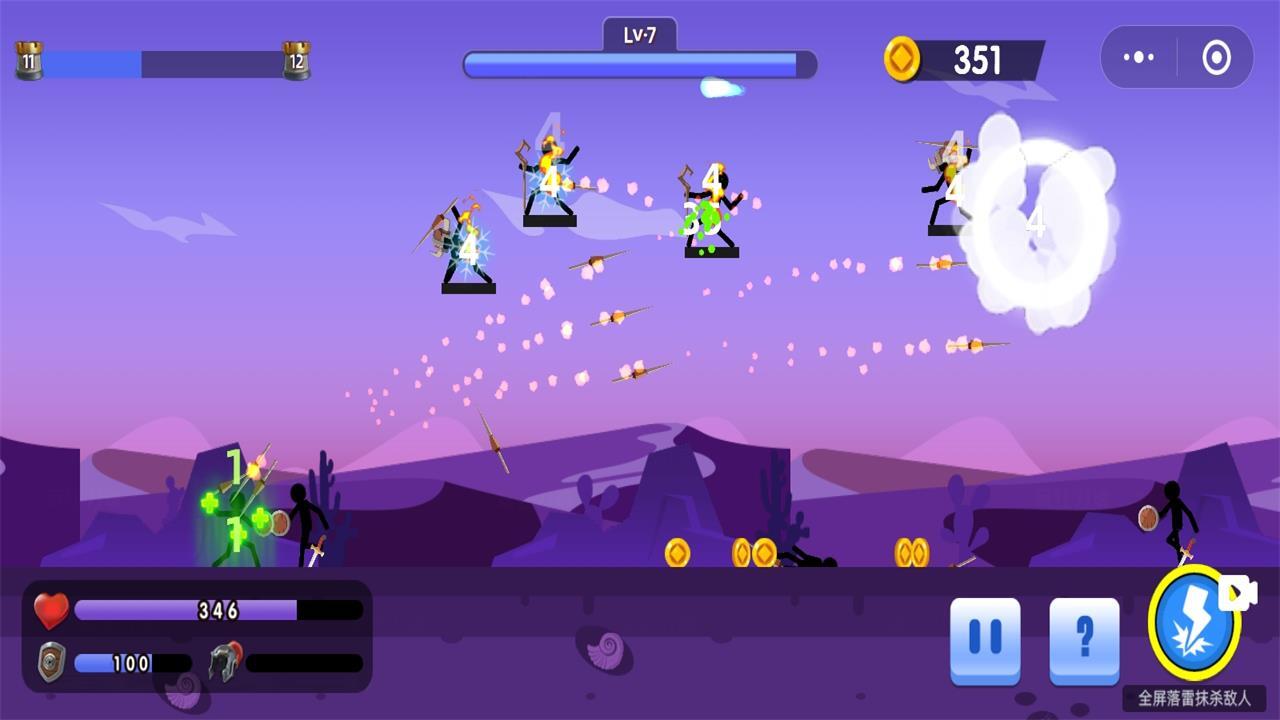Open the question mark help button
1280x720 pixels.
(1084, 638)
